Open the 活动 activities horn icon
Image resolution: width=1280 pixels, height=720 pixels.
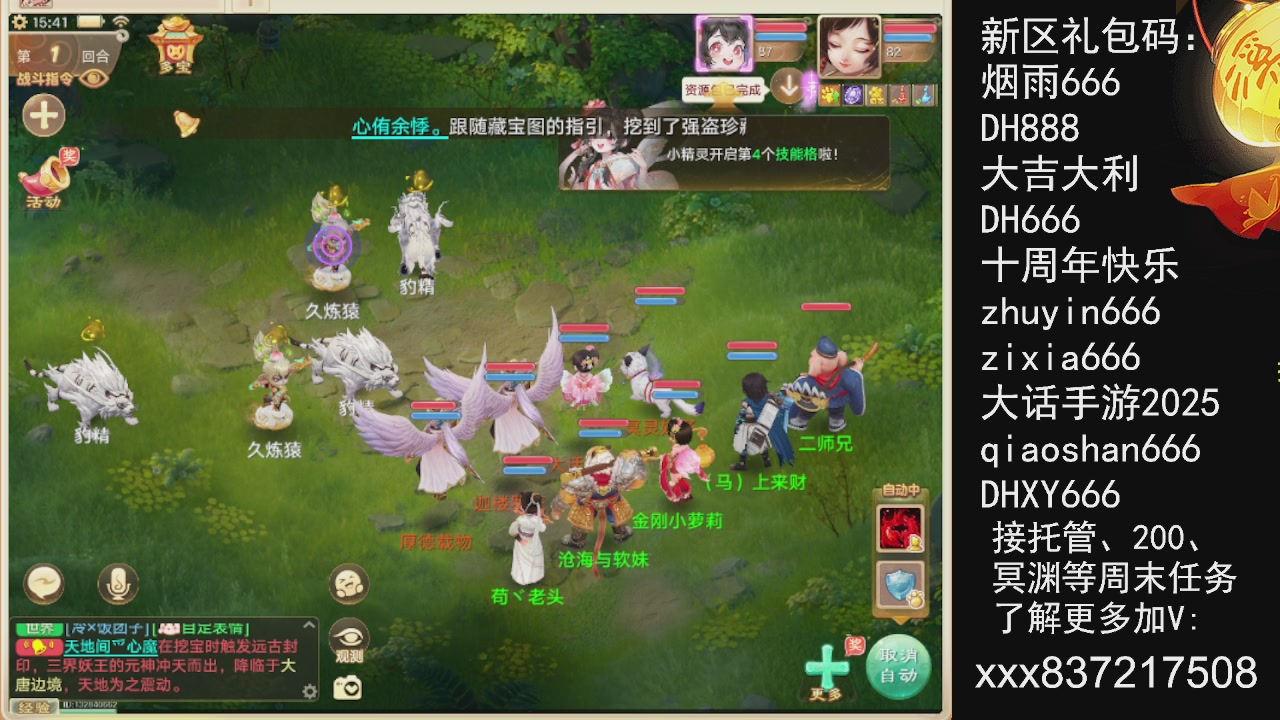point(45,180)
